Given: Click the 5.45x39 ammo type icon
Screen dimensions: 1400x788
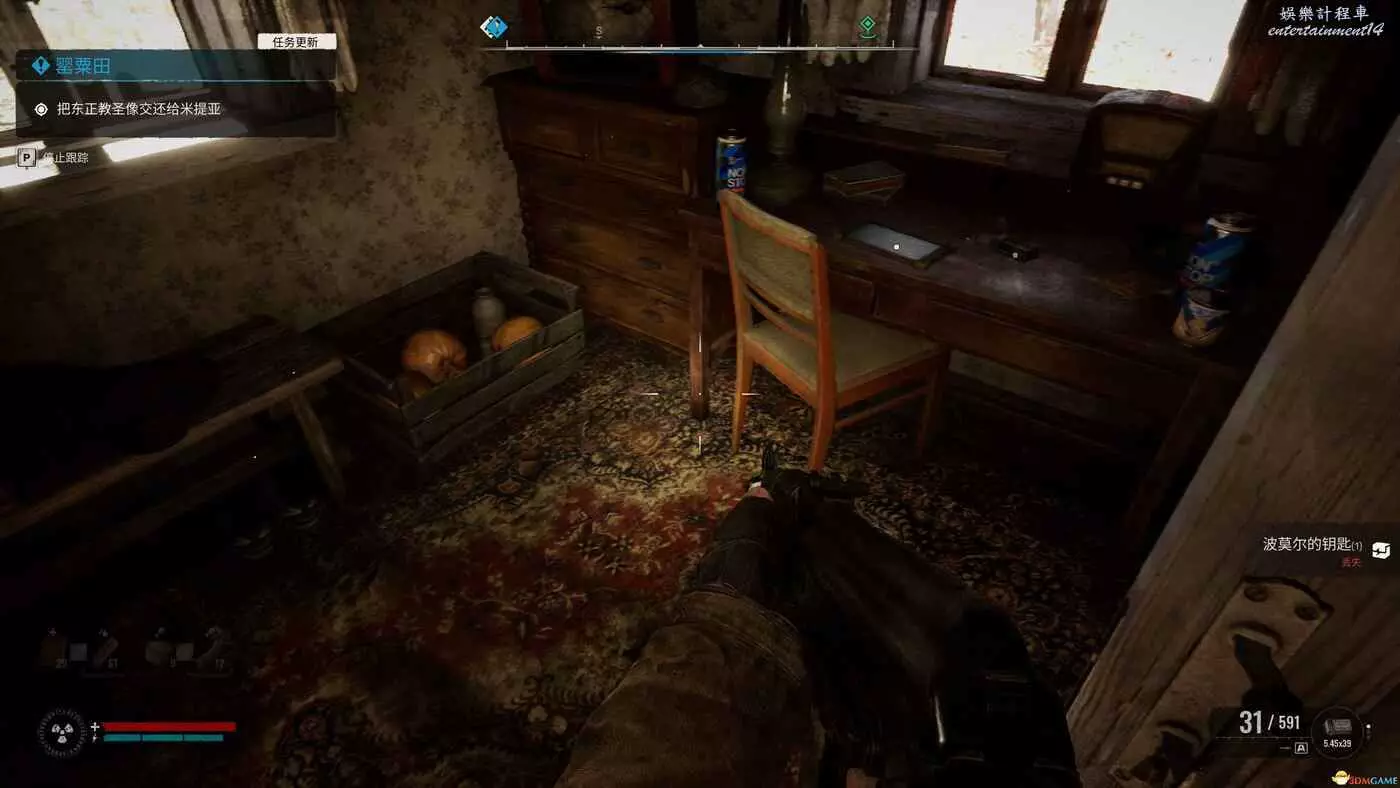Looking at the screenshot, I should point(1337,729).
